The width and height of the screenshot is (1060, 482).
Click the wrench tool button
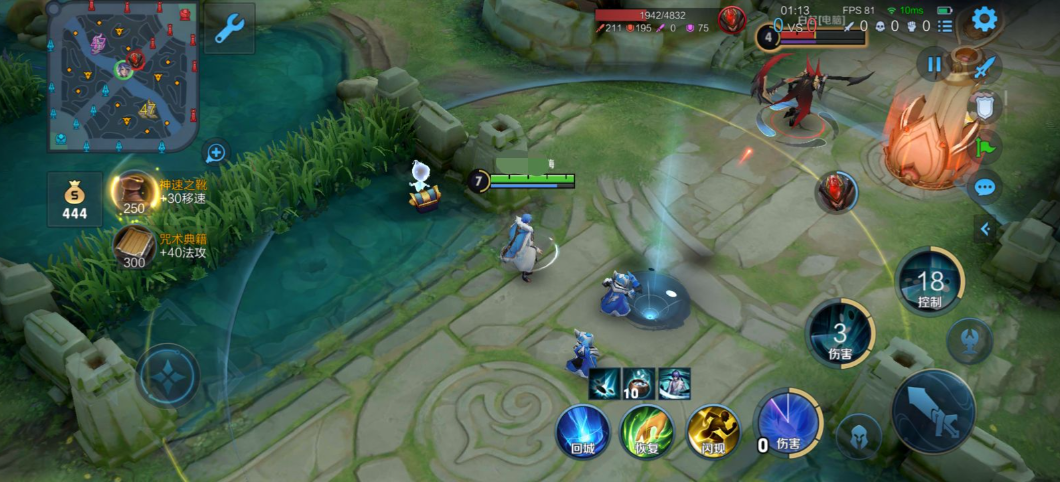point(230,32)
